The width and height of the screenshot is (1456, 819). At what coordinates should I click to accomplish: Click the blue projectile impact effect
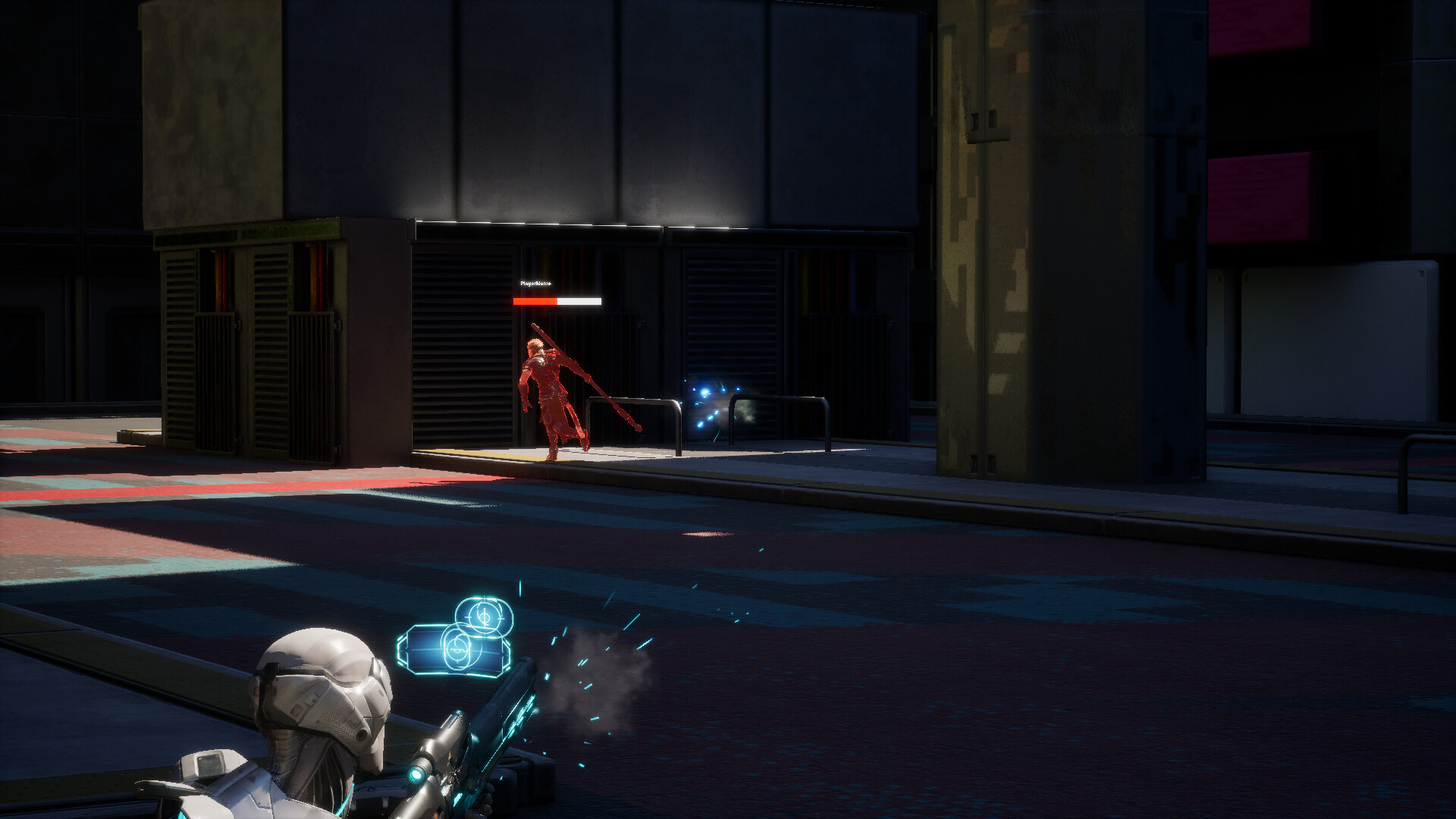coord(708,394)
